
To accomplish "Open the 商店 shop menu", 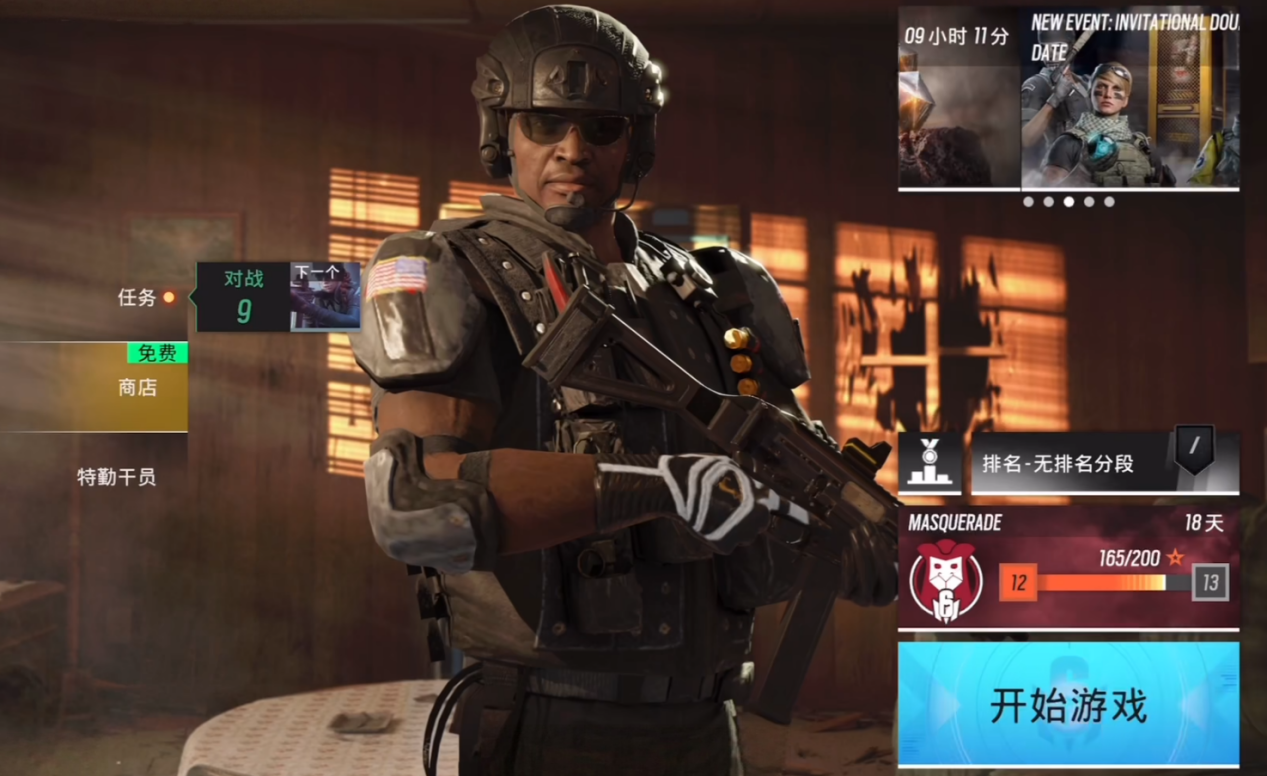I will pyautogui.click(x=137, y=387).
